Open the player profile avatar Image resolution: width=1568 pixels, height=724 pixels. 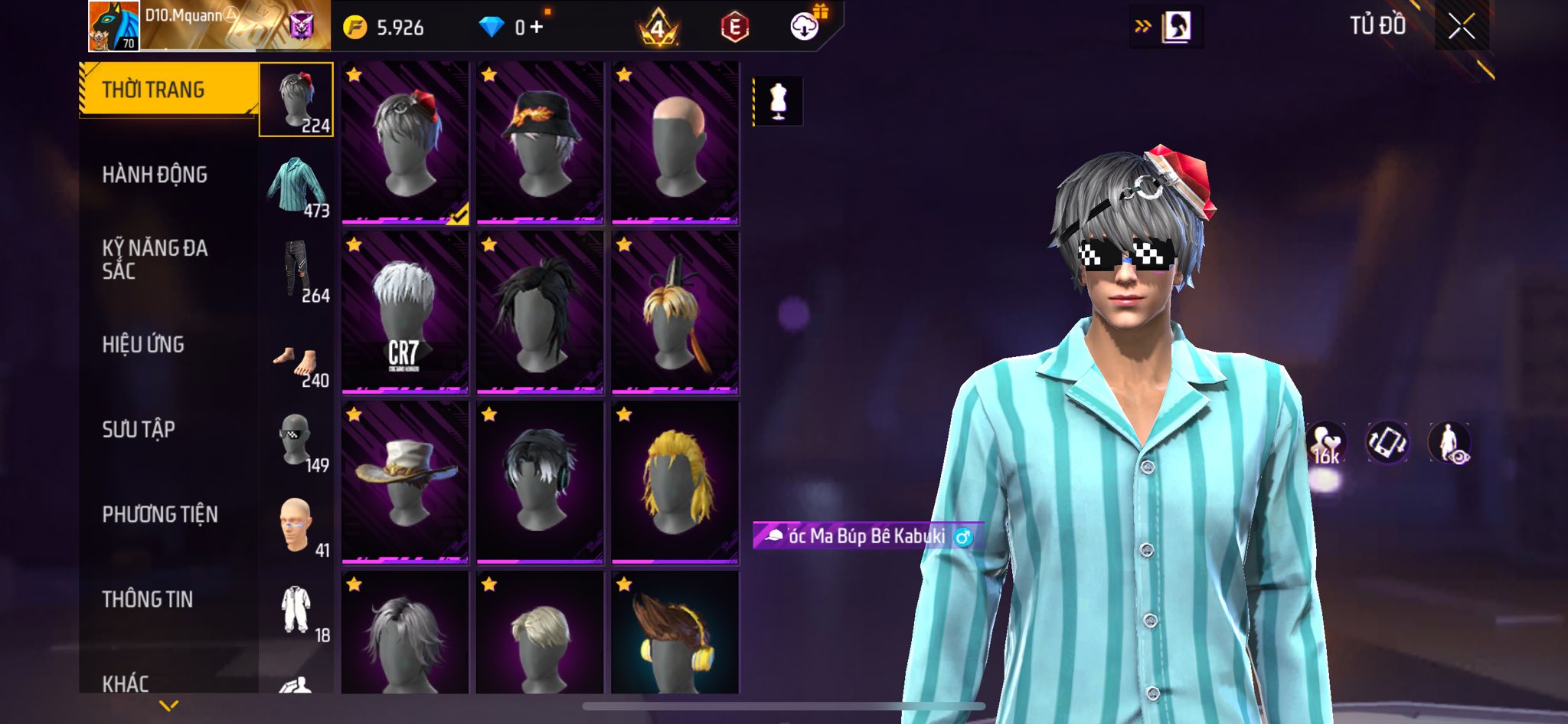(x=114, y=26)
